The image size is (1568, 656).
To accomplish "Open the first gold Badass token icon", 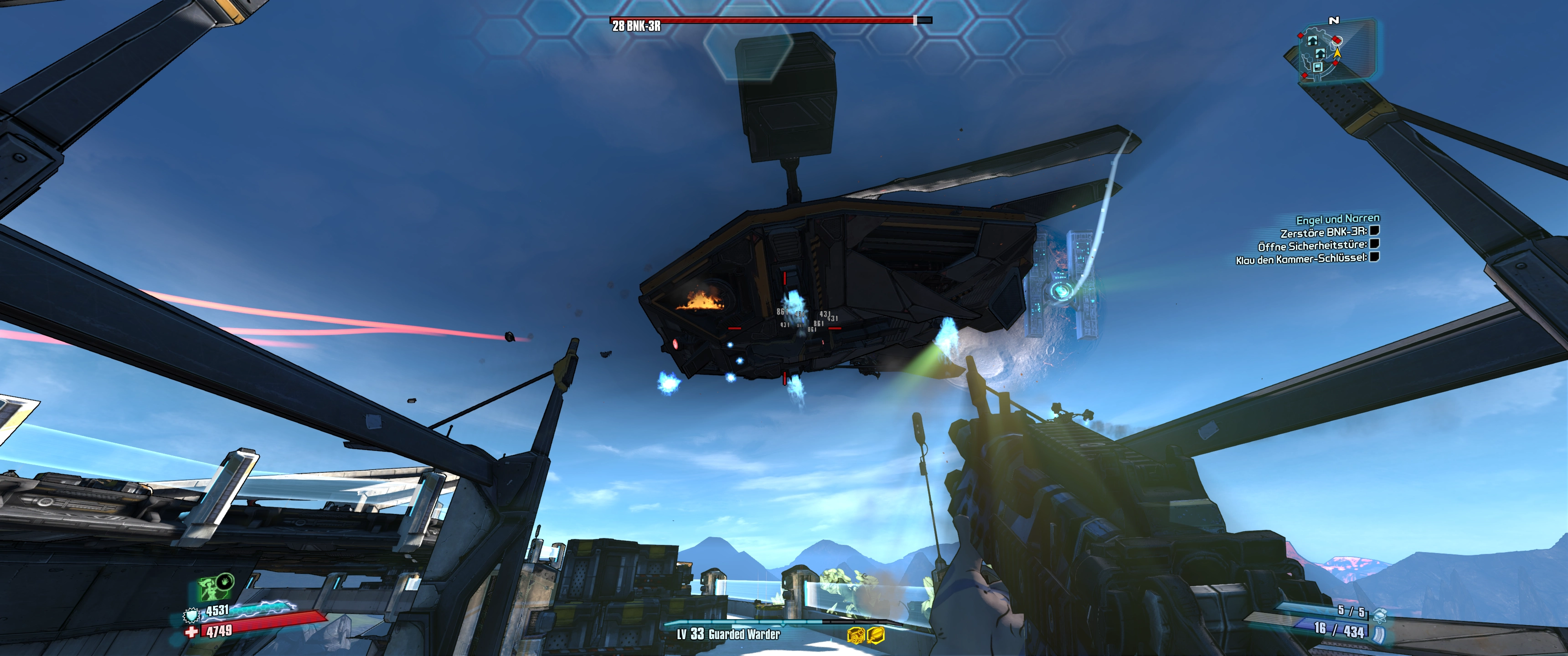I will pyautogui.click(x=856, y=635).
